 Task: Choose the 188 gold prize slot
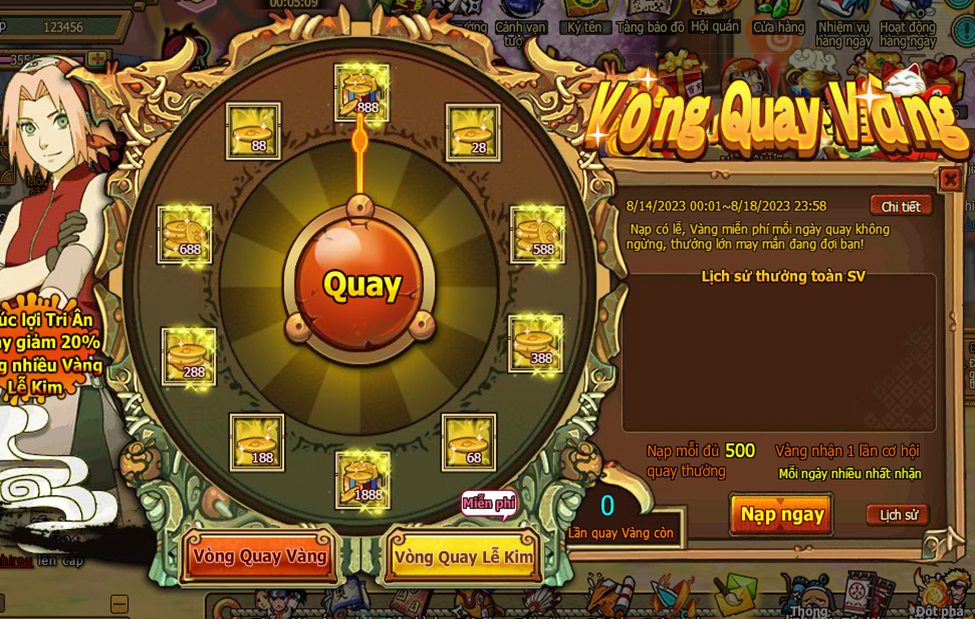(257, 442)
